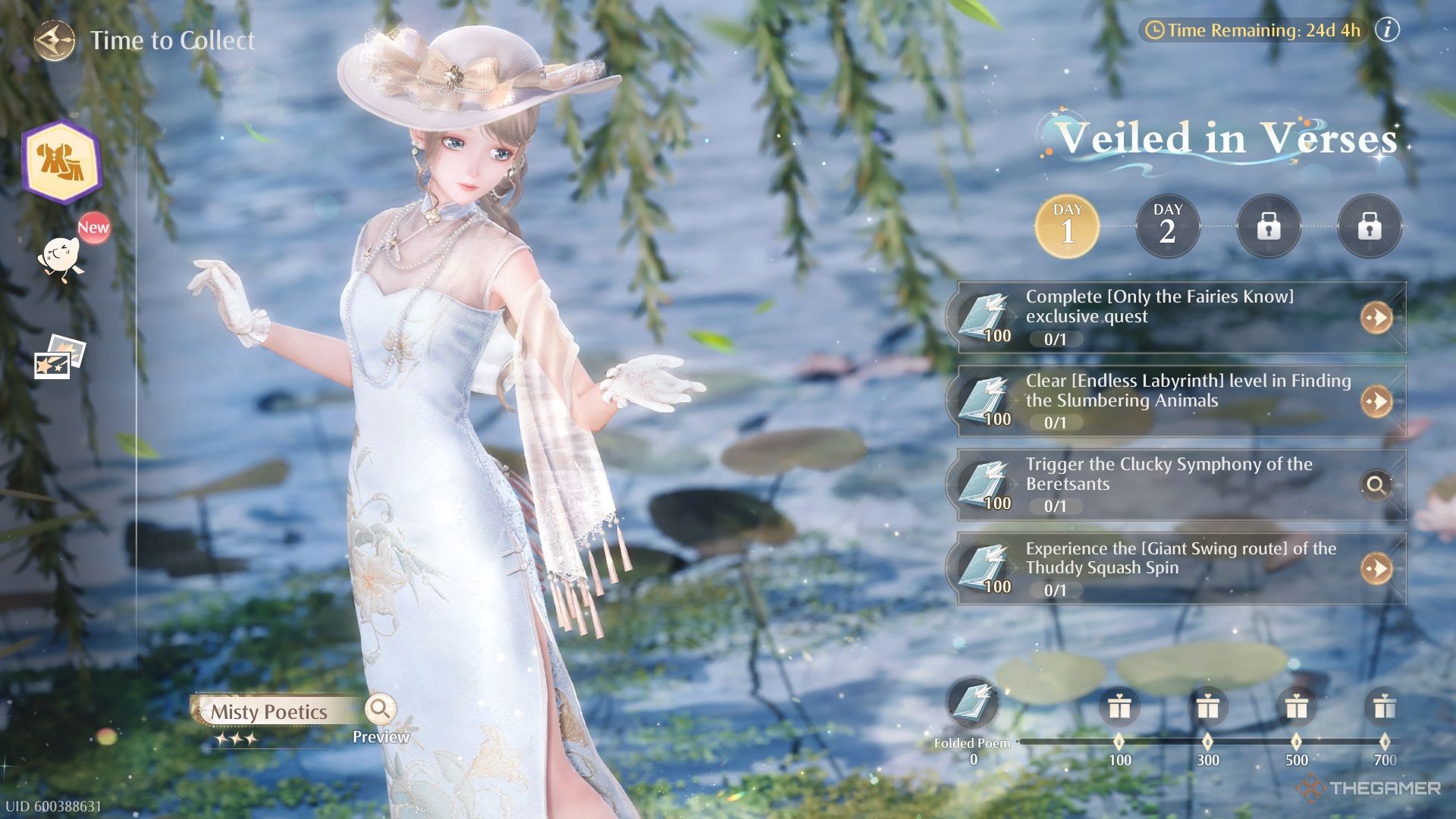Search for the Clucky Symphony task location
Image resolution: width=1456 pixels, height=819 pixels.
pyautogui.click(x=1376, y=485)
